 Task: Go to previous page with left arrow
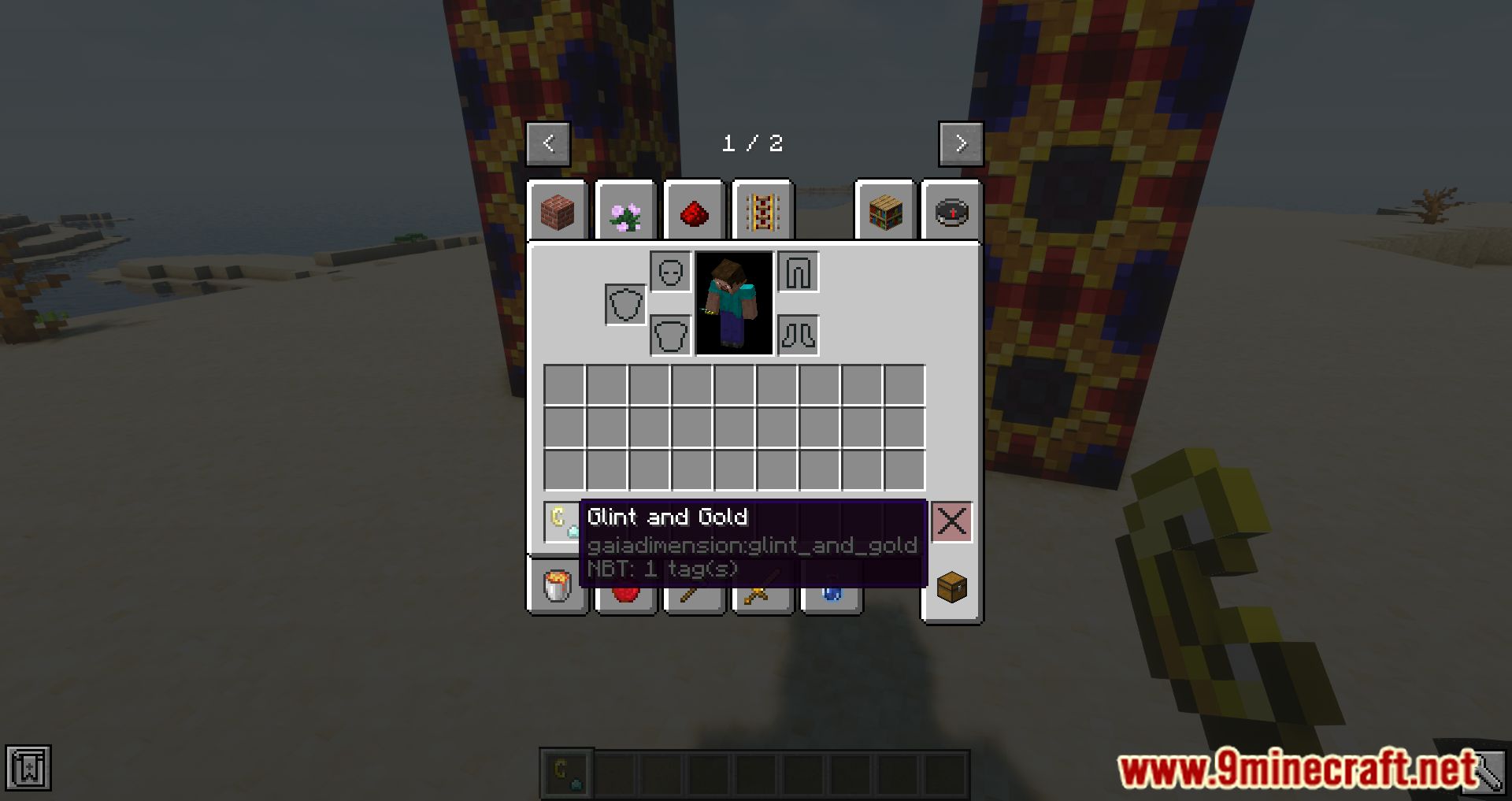(x=548, y=143)
